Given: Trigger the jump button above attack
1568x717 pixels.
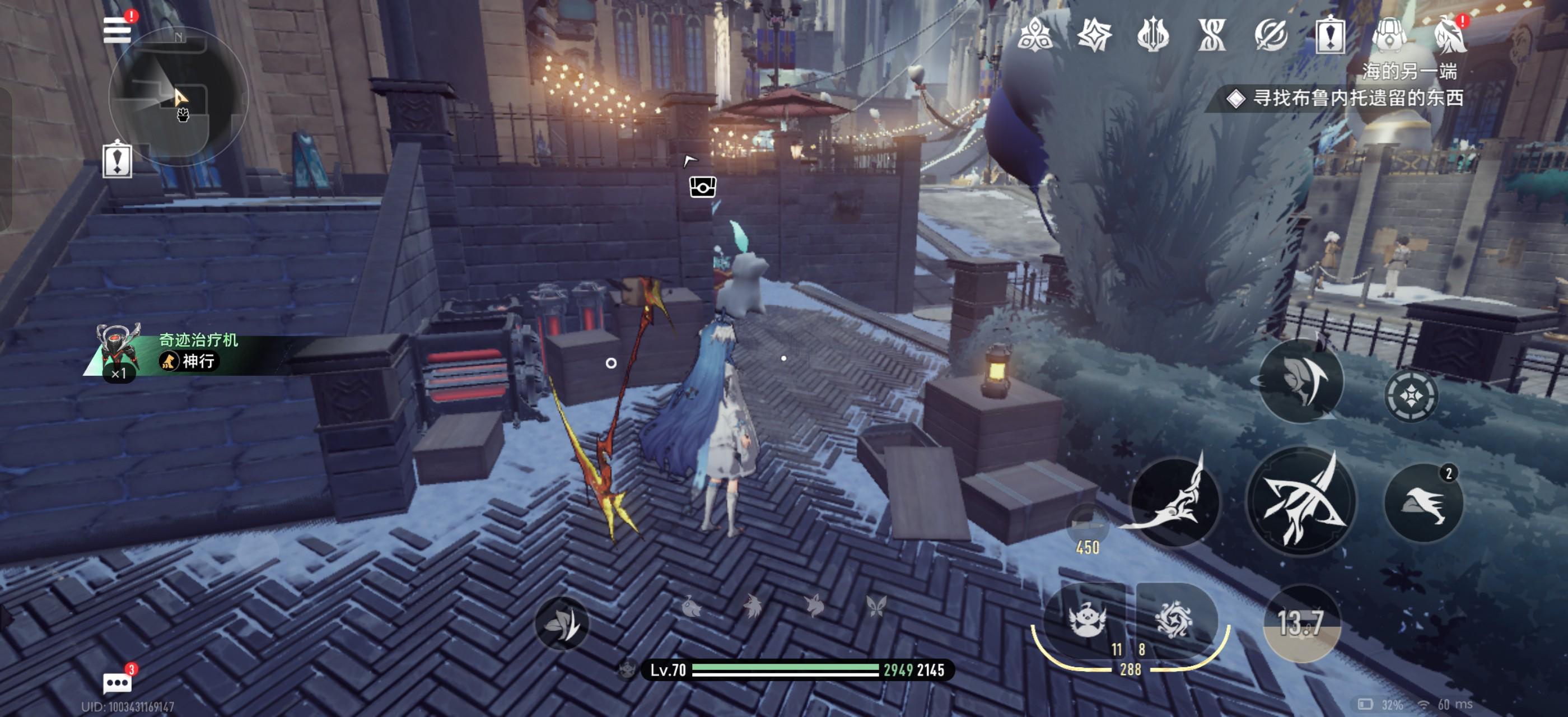Looking at the screenshot, I should 1300,381.
